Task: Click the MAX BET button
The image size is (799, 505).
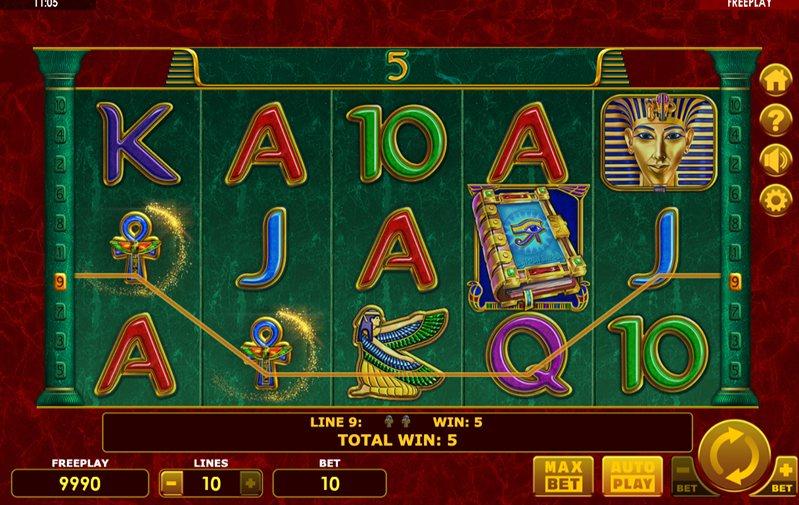Action: 563,476
